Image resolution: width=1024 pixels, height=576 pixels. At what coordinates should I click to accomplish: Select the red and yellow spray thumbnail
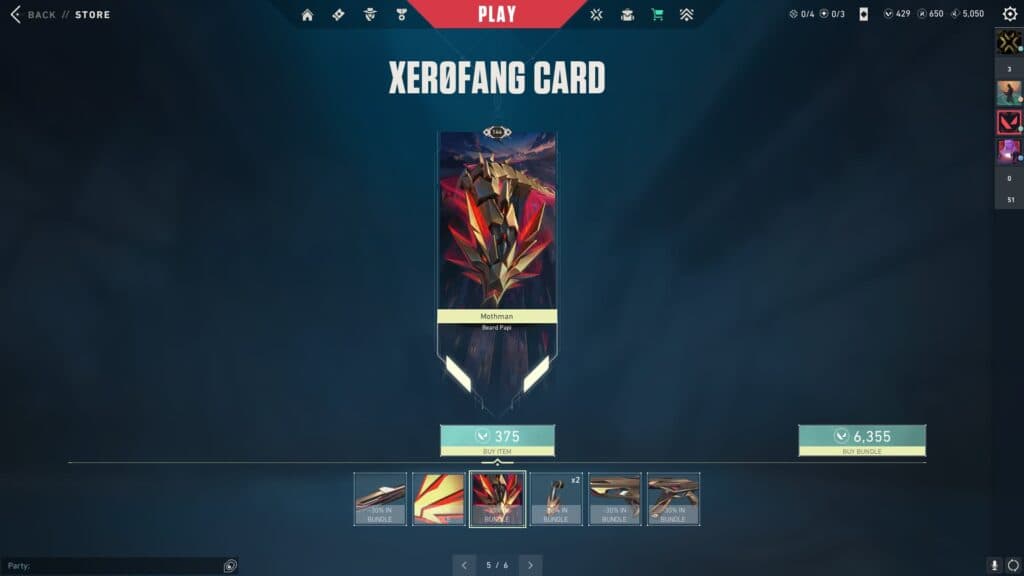pos(438,498)
